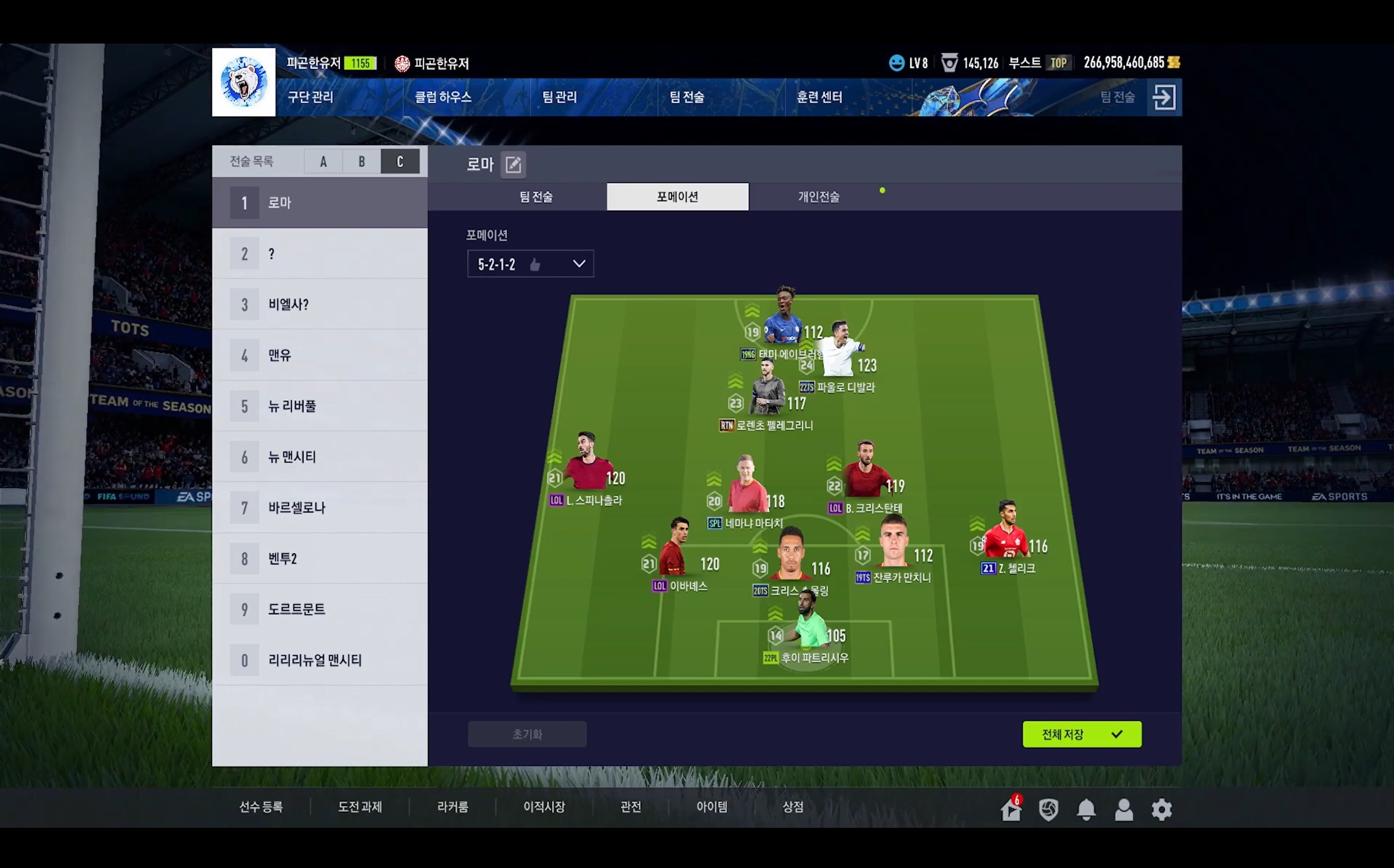Open the 클럽 하우스 menu
Viewport: 1394px width, 868px height.
[443, 97]
